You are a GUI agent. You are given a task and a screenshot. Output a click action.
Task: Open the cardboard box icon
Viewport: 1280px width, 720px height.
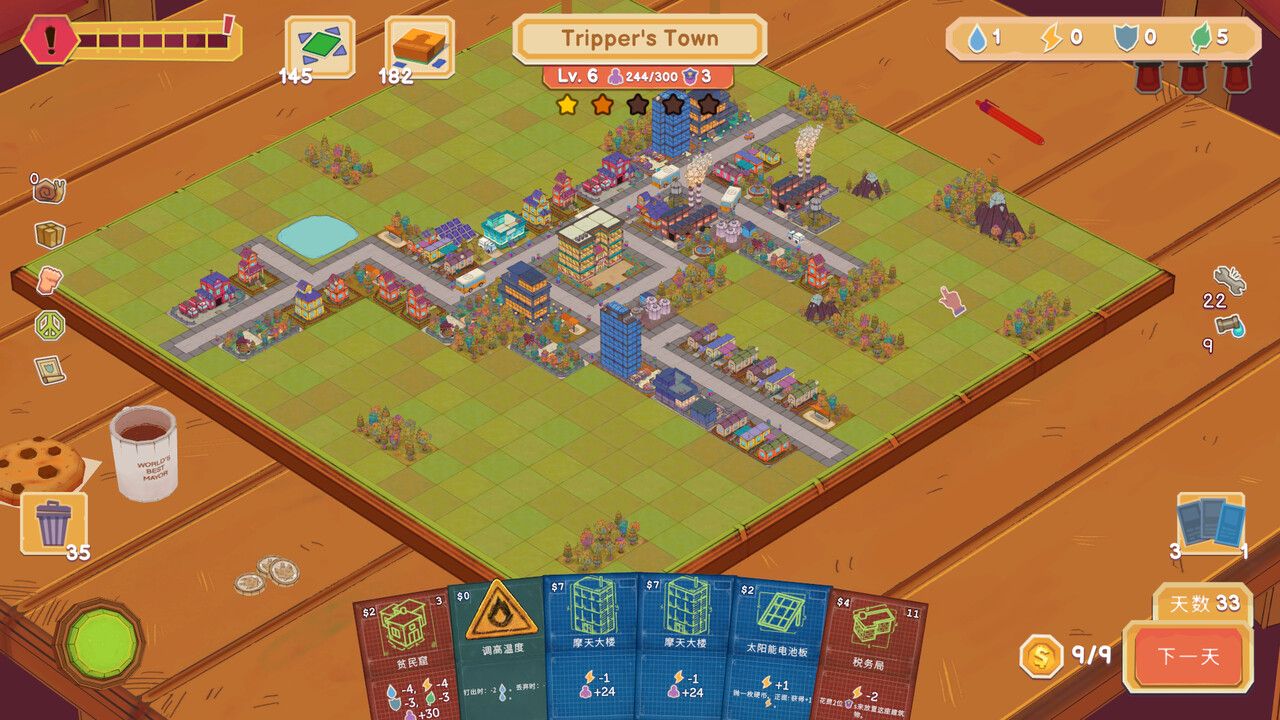click(49, 235)
